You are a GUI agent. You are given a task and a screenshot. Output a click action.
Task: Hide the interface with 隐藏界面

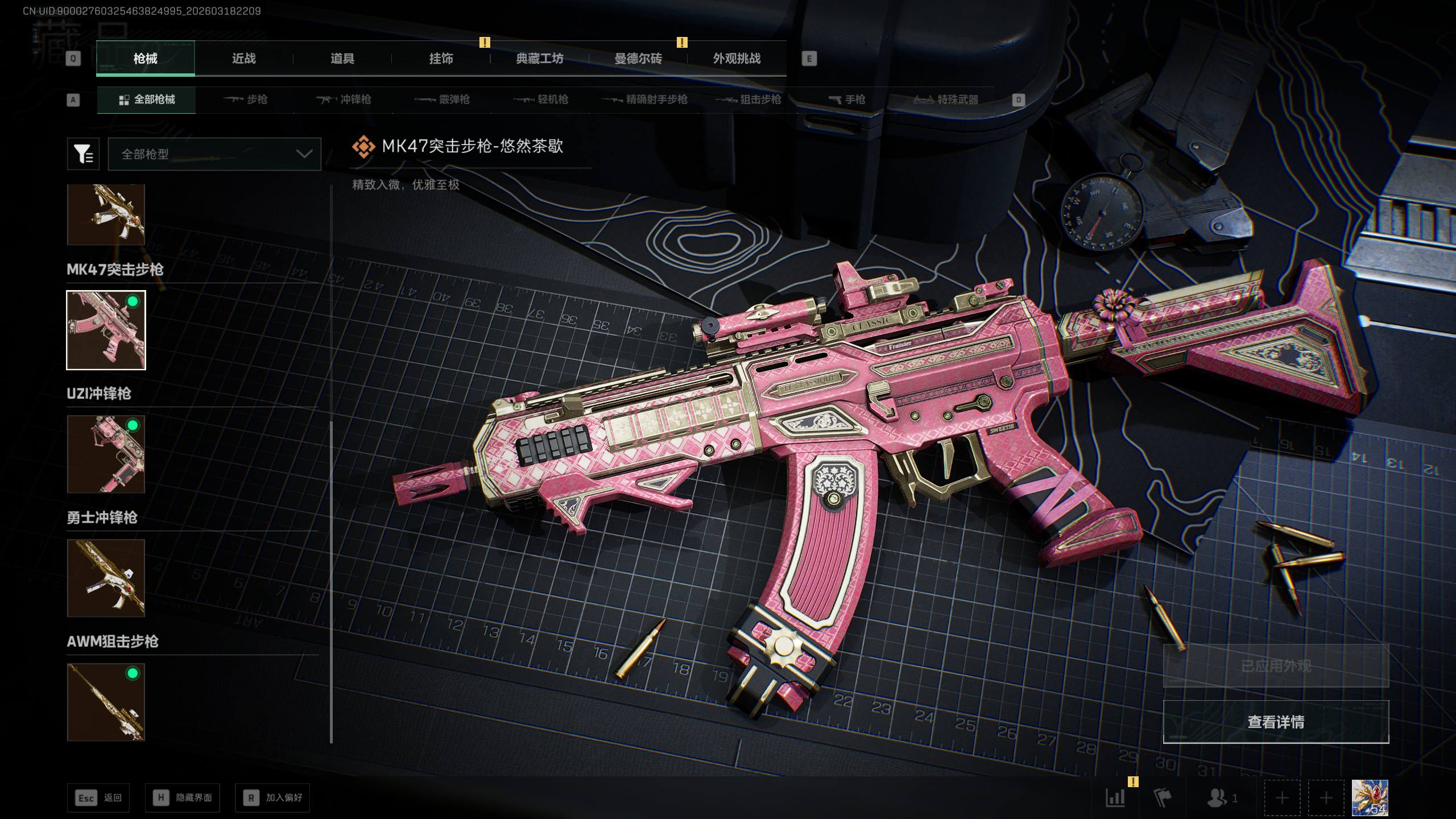tap(183, 798)
